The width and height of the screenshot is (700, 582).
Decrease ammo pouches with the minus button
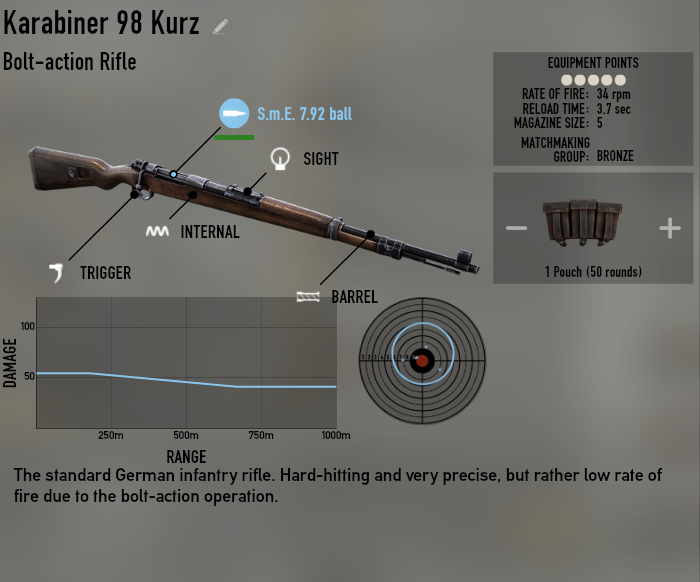coord(516,228)
